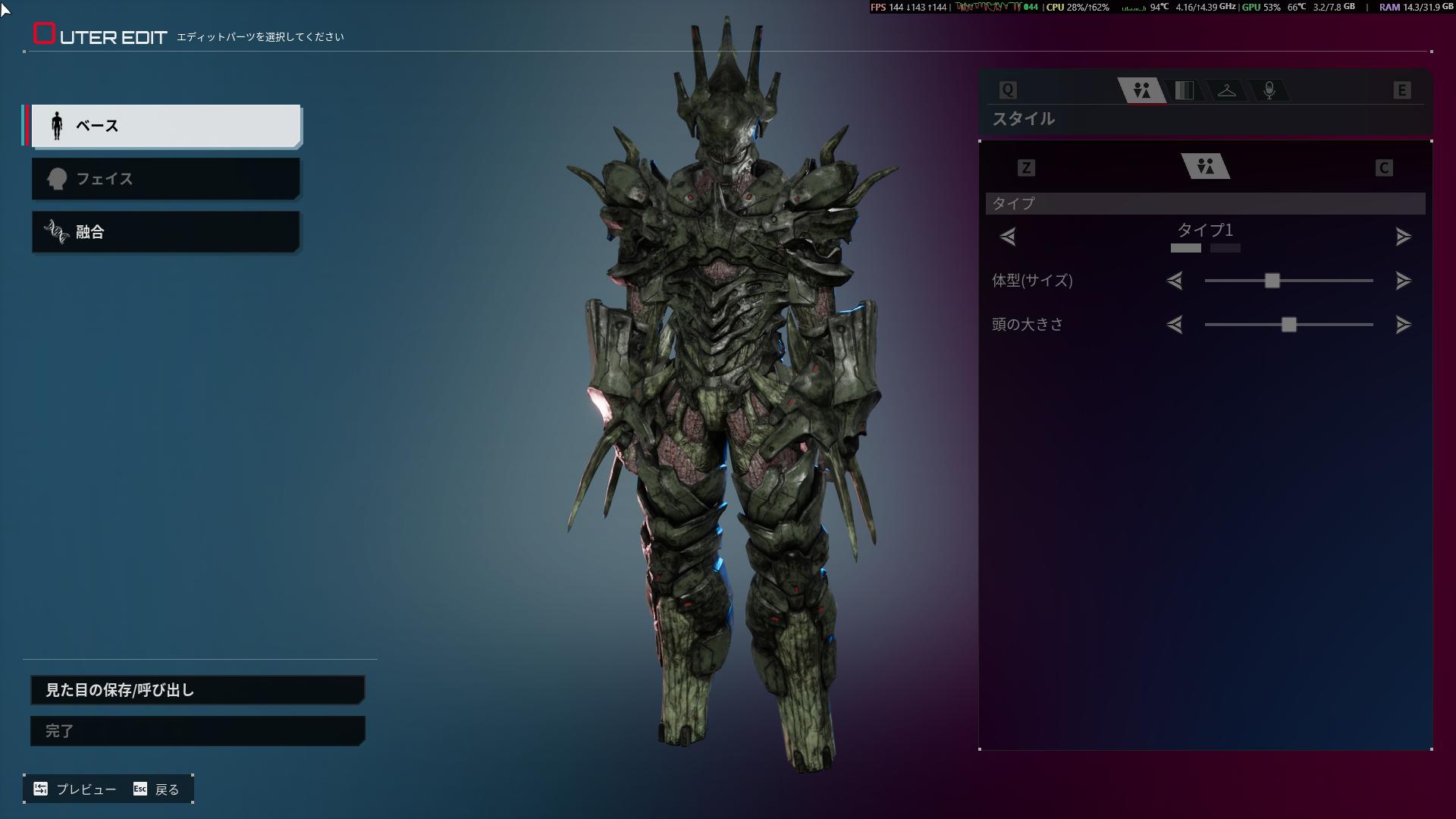Screen dimensions: 1456x819
Task: Go back with the 戻る button
Action: click(157, 789)
